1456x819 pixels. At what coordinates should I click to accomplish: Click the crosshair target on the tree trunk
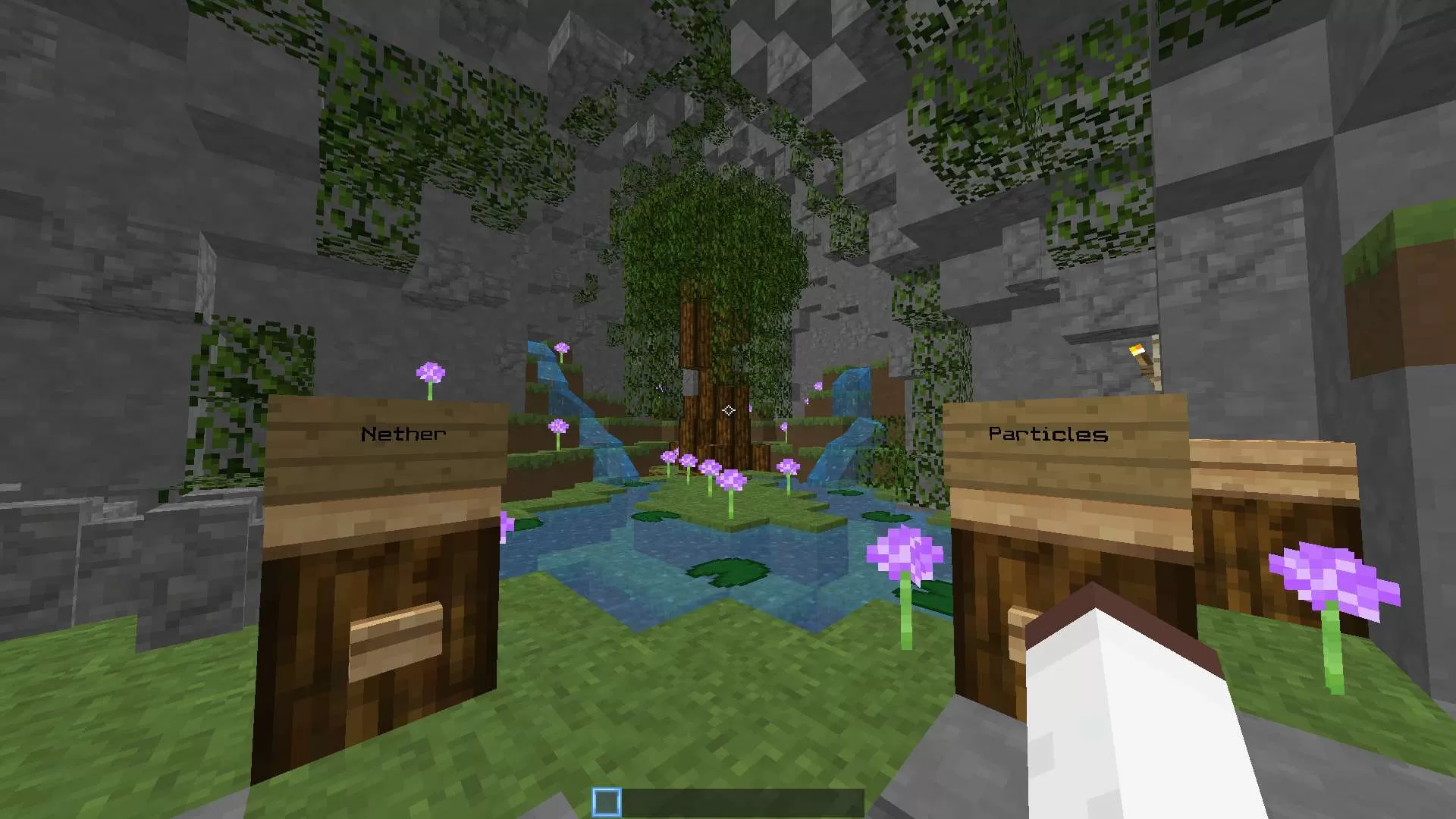click(730, 410)
